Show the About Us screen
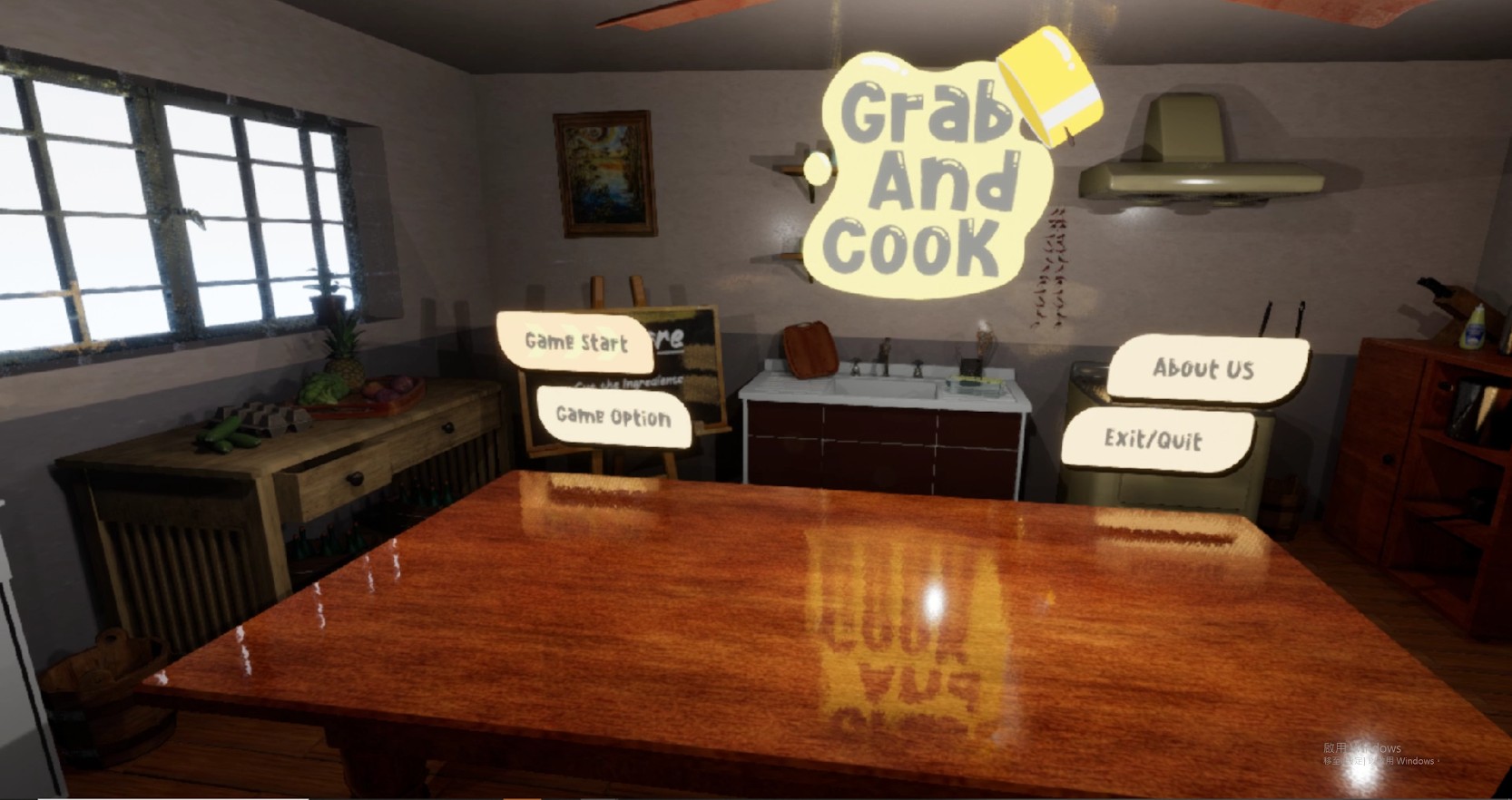Image resolution: width=1512 pixels, height=800 pixels. pyautogui.click(x=1203, y=368)
